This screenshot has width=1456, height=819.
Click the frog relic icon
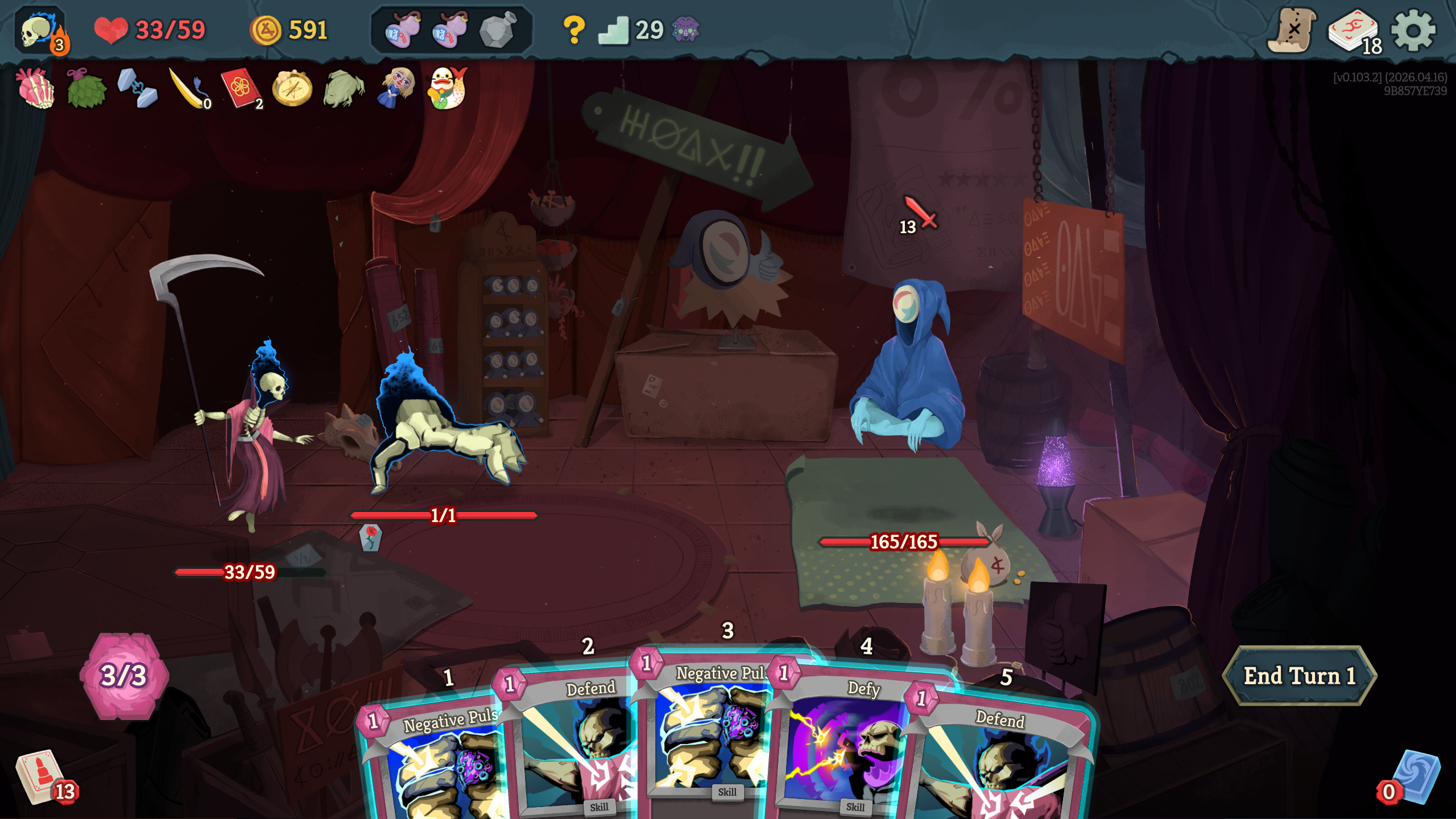pyautogui.click(x=344, y=88)
